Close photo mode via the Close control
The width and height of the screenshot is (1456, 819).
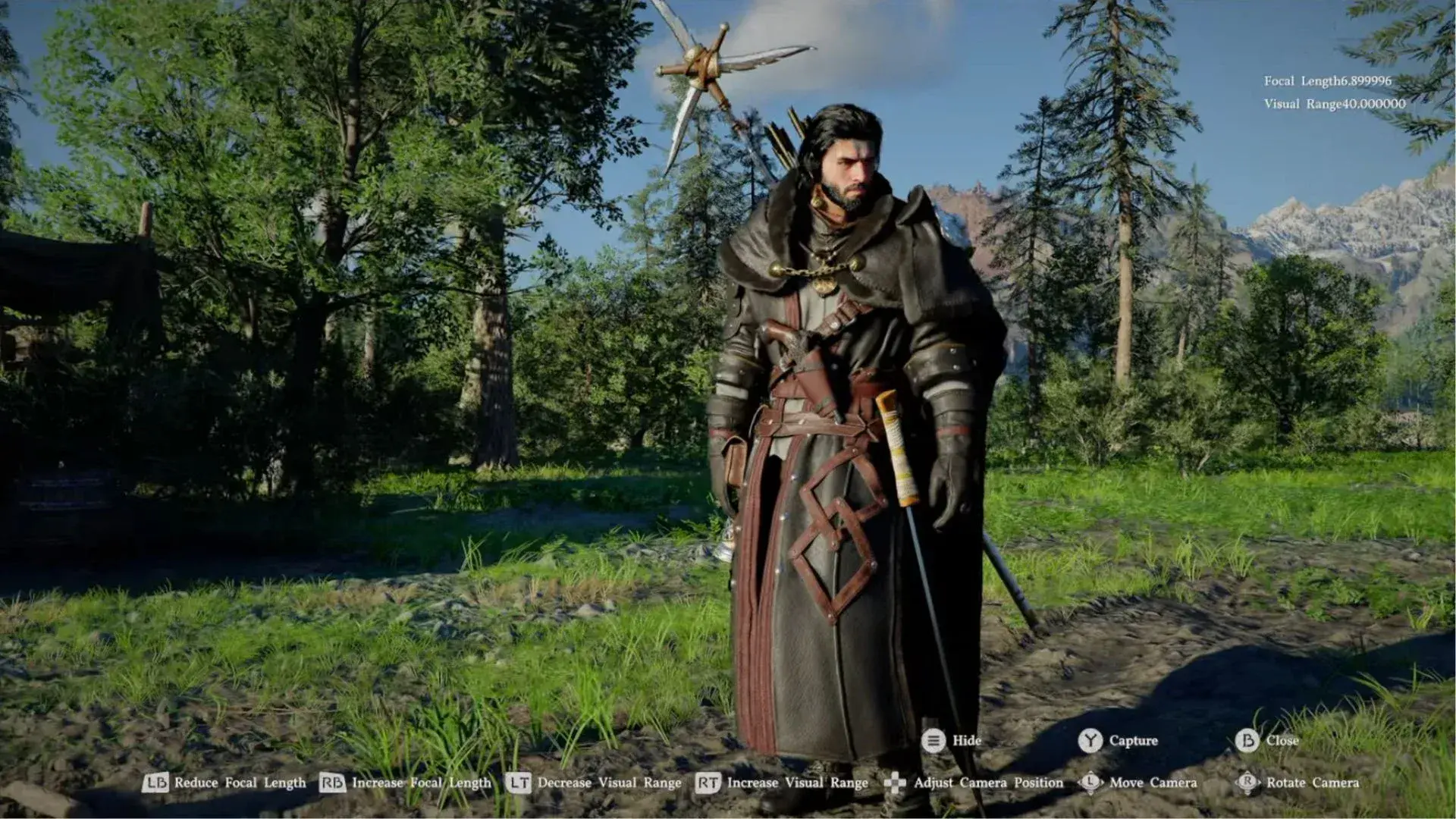tap(1283, 741)
